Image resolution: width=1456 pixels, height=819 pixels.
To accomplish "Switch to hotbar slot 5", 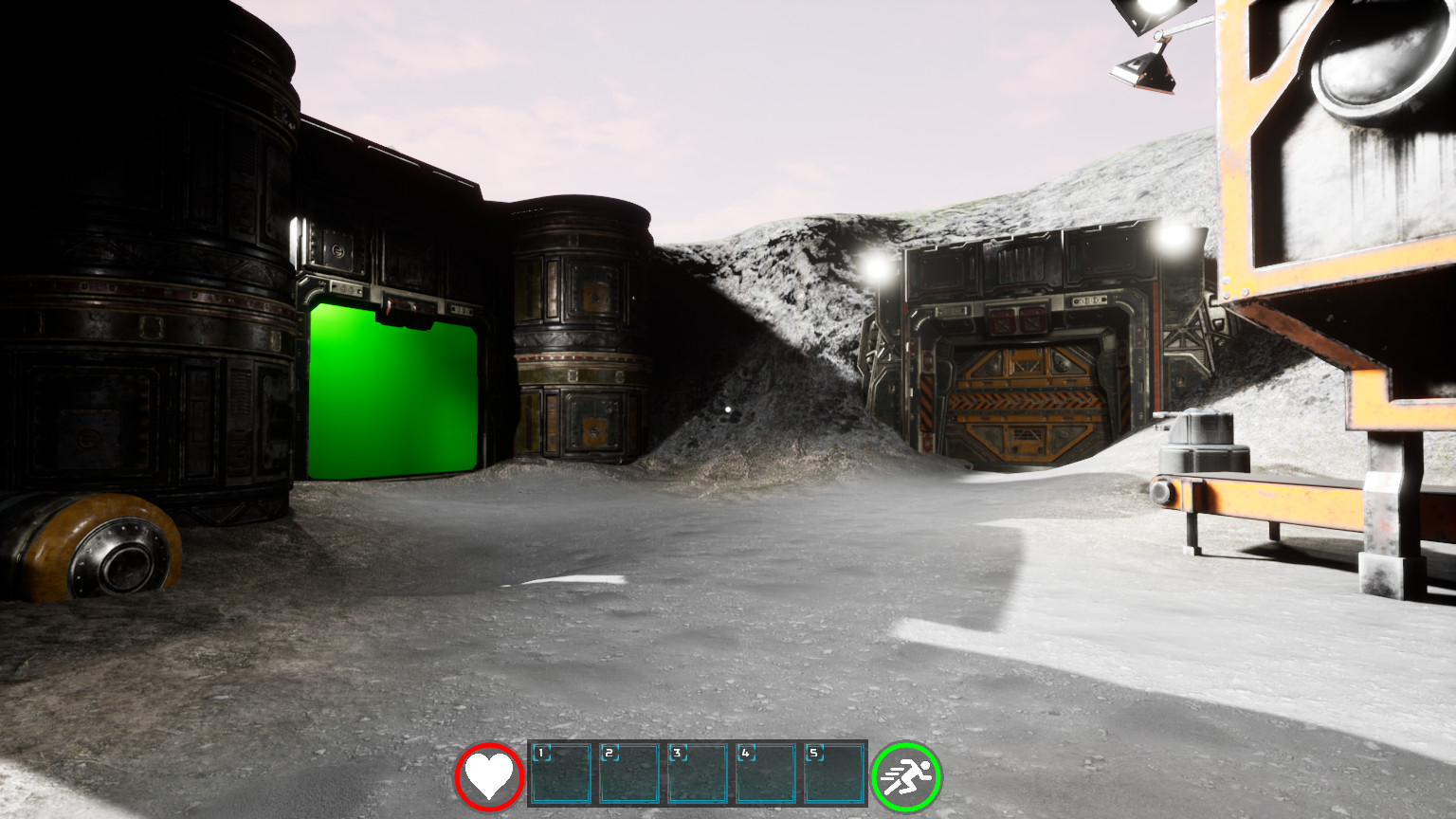I will click(834, 775).
